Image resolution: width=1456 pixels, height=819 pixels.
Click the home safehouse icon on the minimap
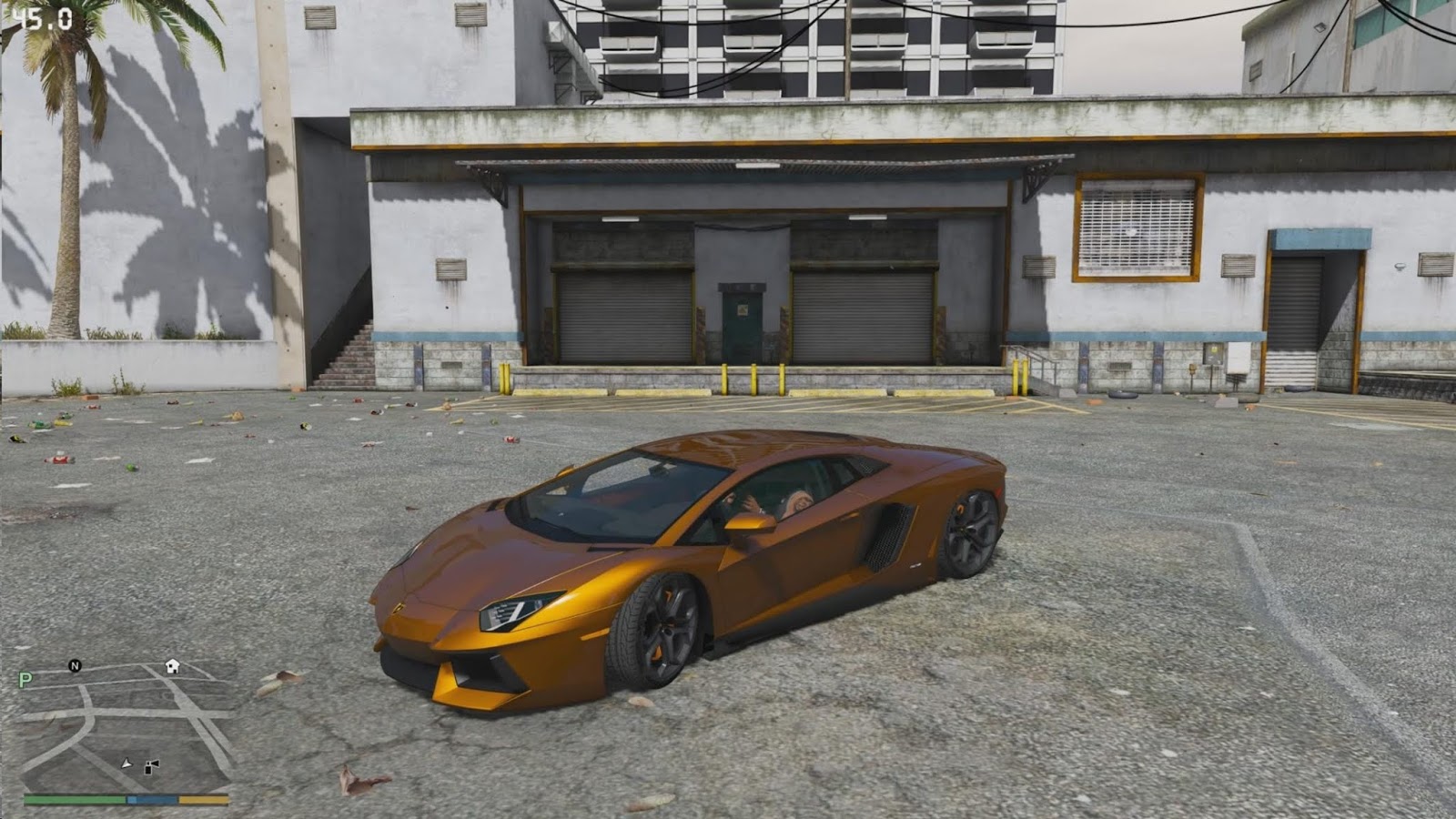tap(172, 666)
